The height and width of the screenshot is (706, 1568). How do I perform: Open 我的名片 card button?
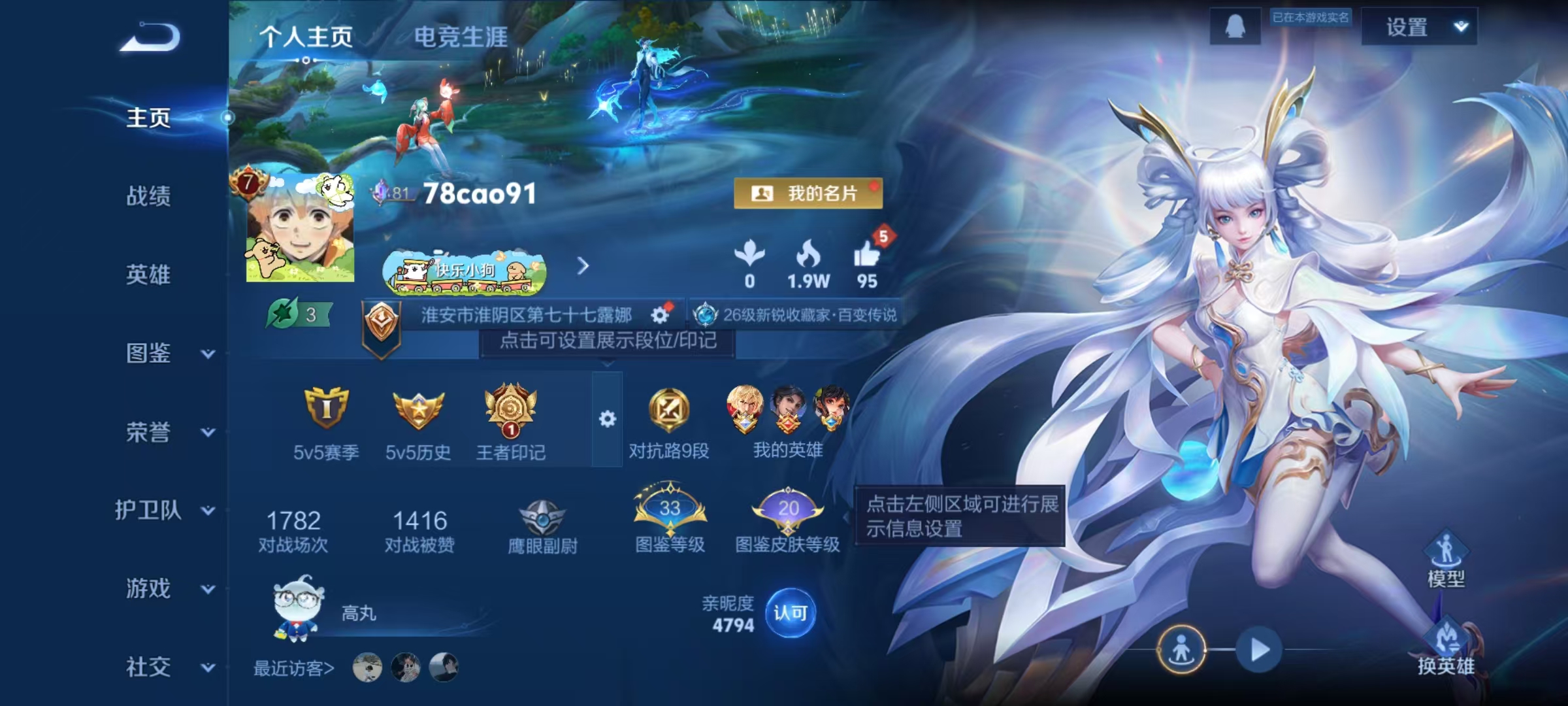pos(809,193)
